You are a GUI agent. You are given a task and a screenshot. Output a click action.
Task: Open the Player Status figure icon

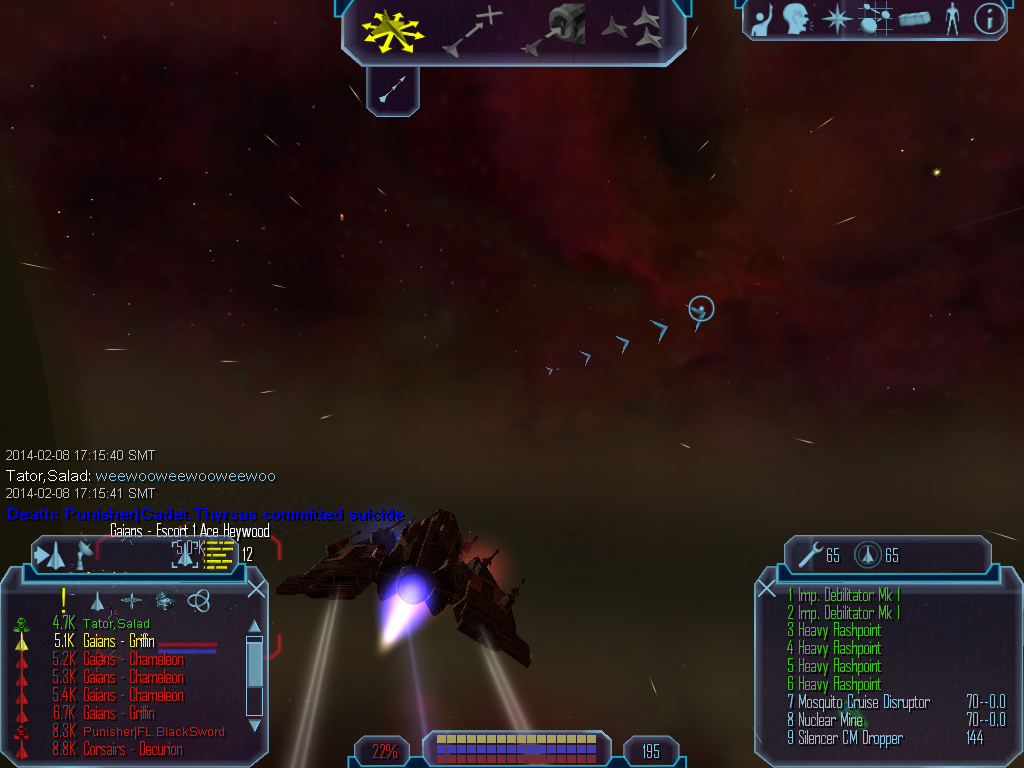[952, 18]
